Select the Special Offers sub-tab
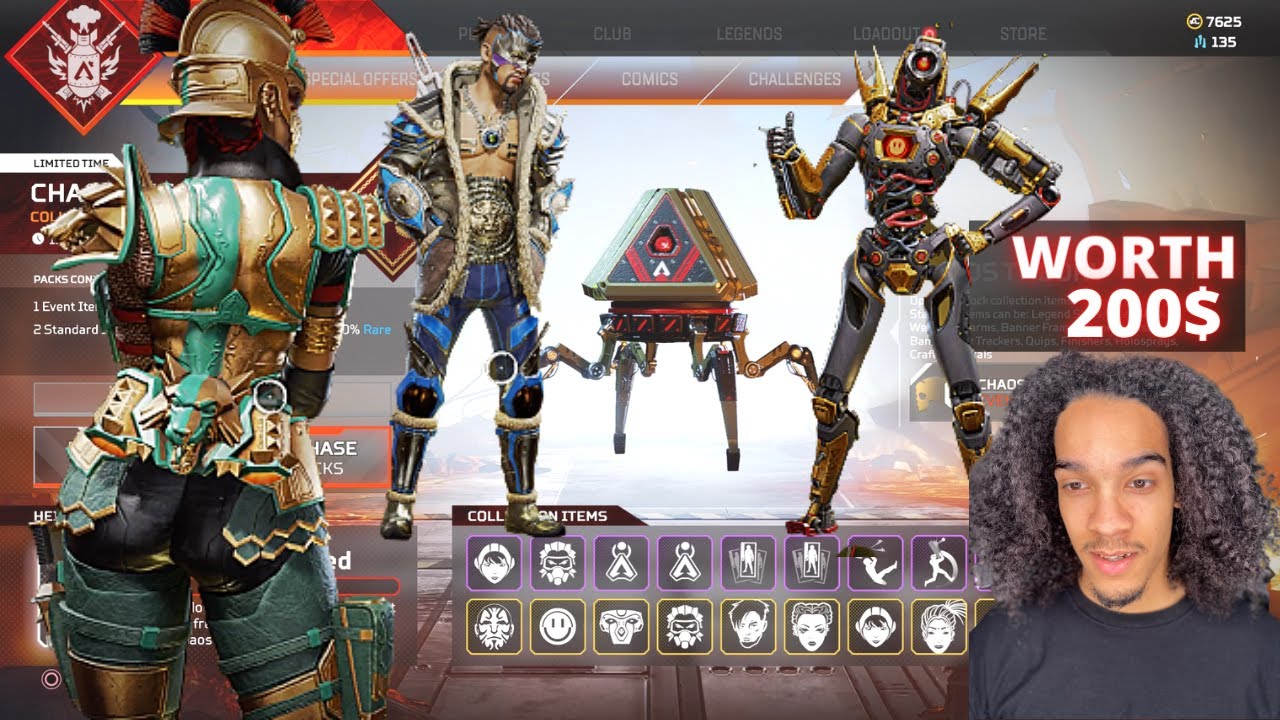Viewport: 1280px width, 720px height. coord(362,79)
